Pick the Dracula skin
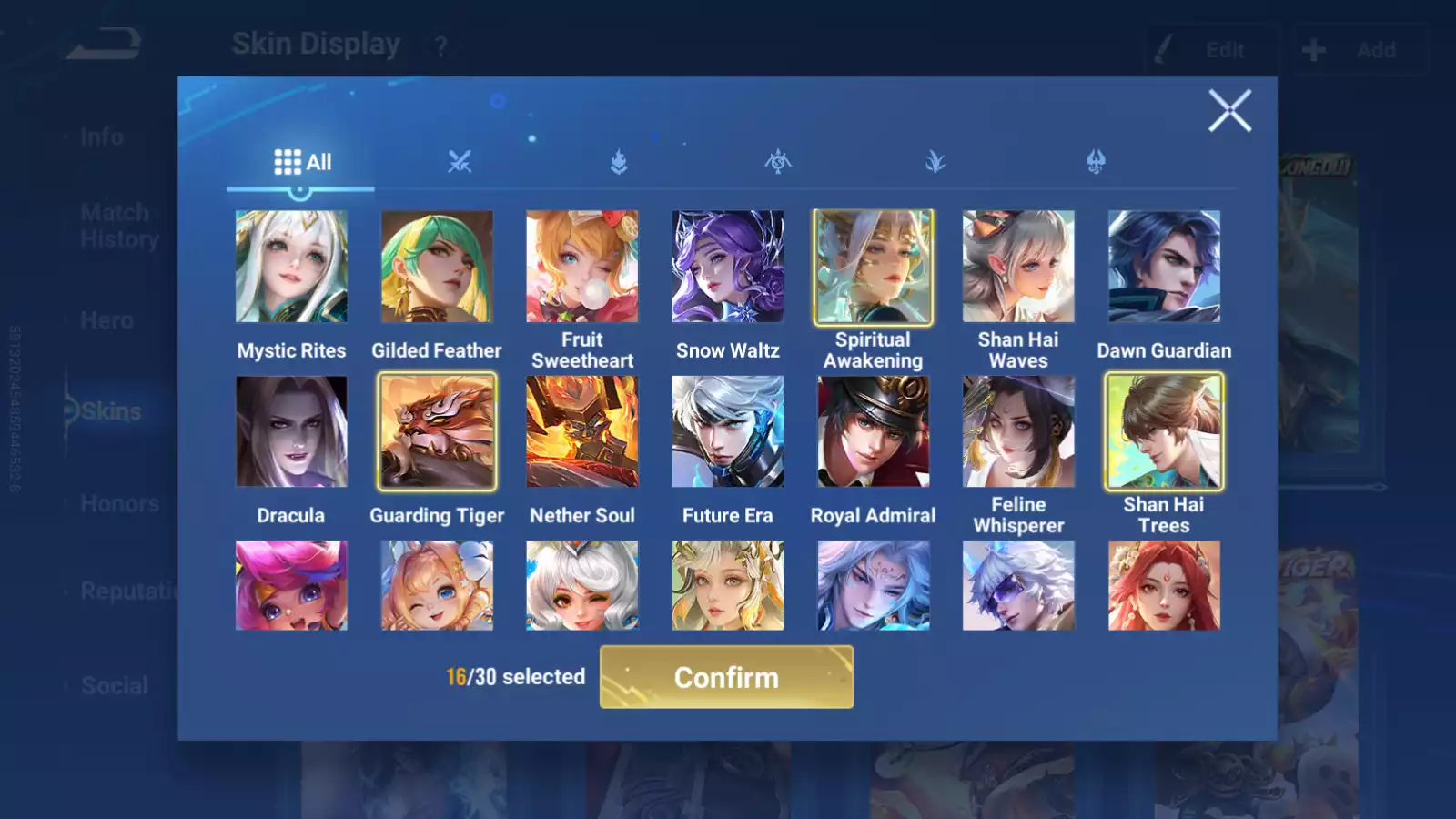The width and height of the screenshot is (1456, 819). click(x=291, y=431)
